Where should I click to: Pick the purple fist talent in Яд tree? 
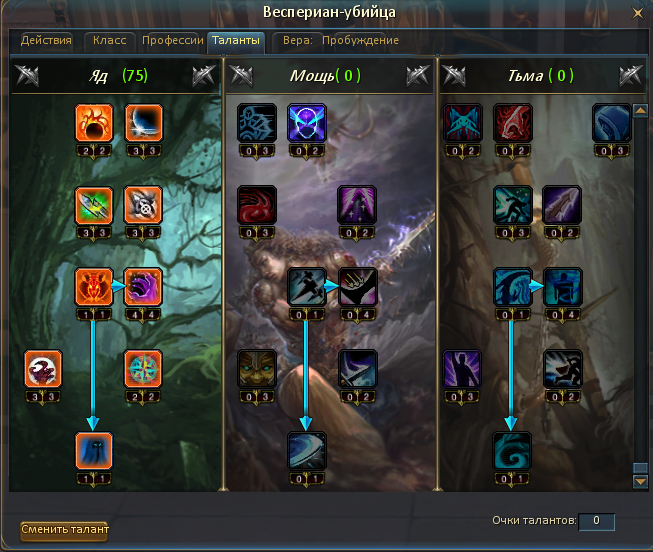[142, 286]
